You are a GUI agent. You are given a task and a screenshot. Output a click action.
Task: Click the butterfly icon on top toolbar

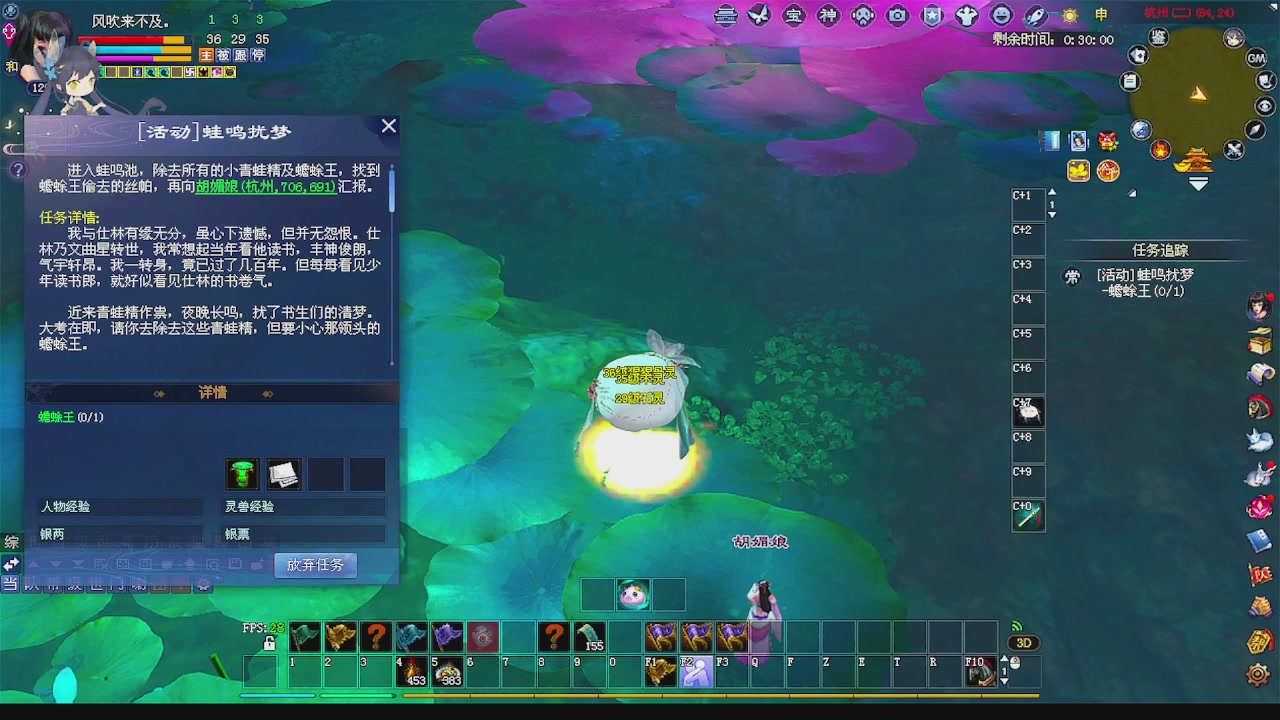click(x=759, y=16)
